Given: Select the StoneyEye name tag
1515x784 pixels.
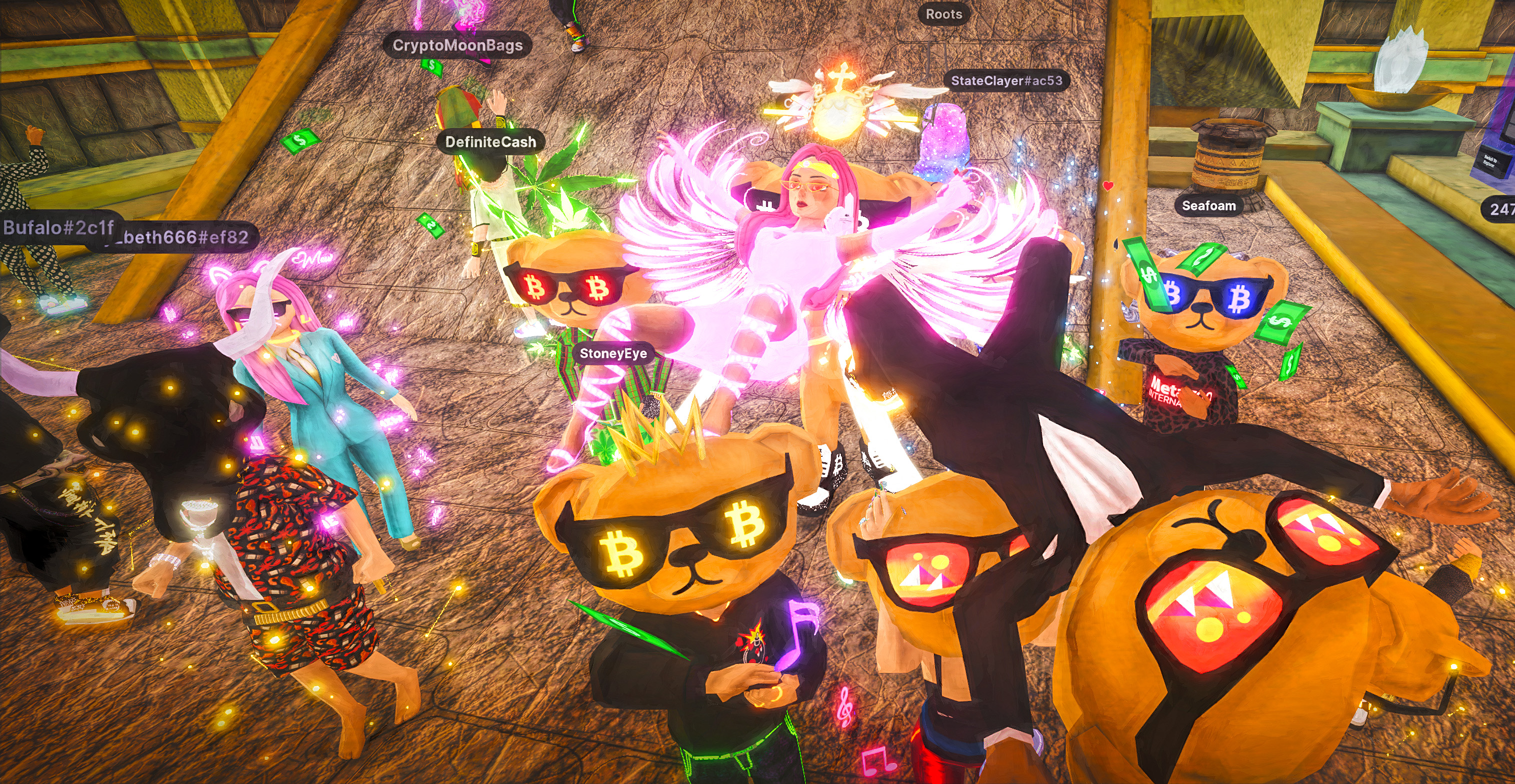Looking at the screenshot, I should (613, 353).
